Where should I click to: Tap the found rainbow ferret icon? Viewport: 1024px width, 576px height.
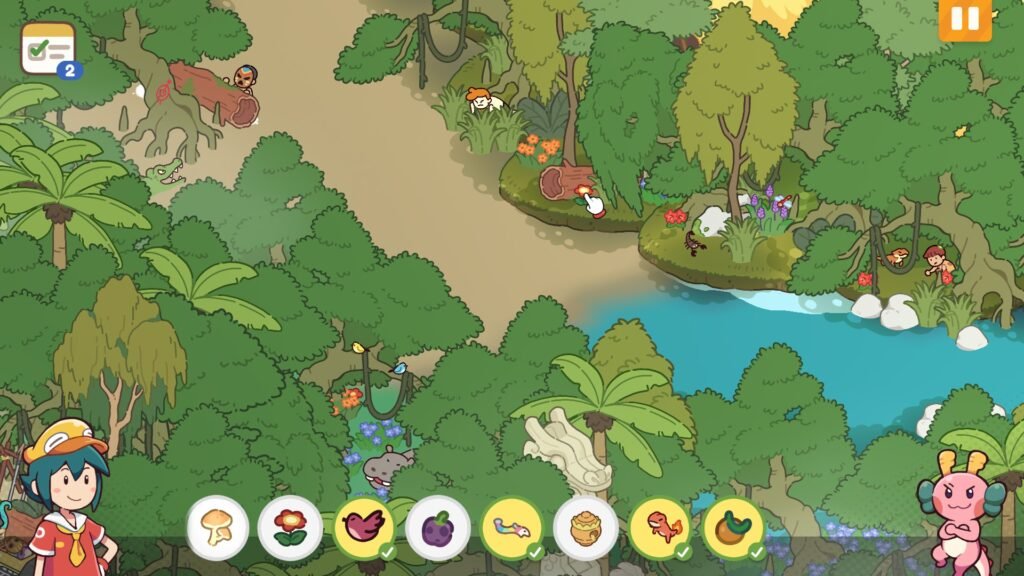[x=512, y=527]
